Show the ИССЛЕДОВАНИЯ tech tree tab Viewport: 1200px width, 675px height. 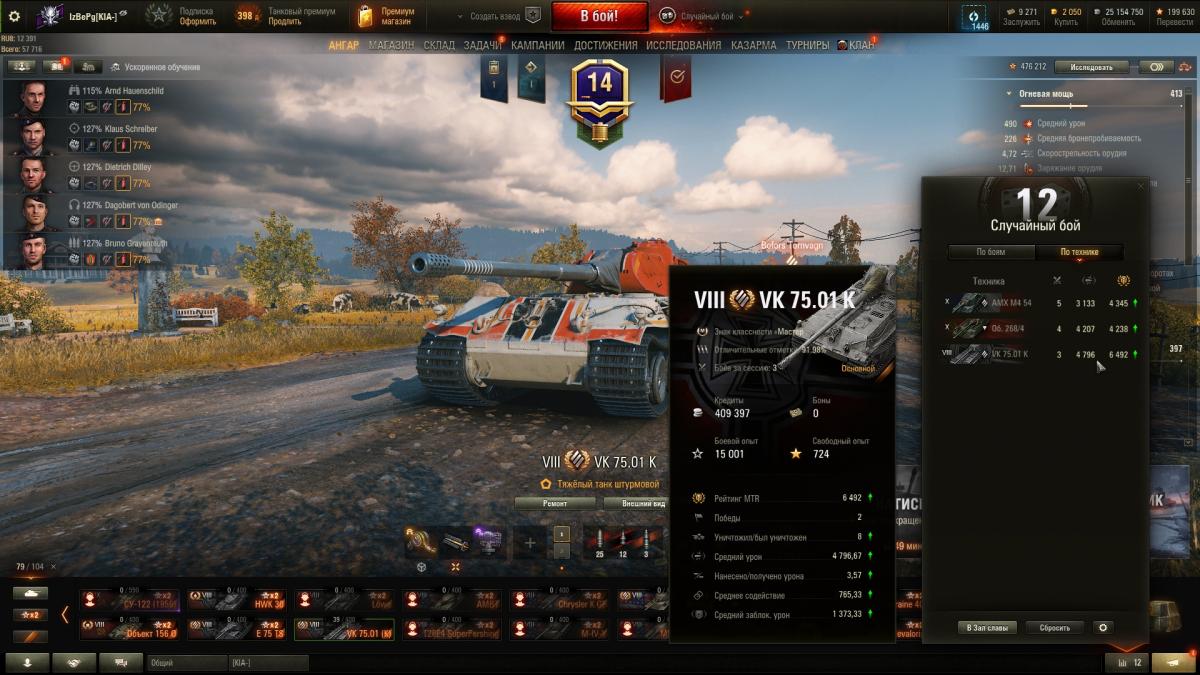pos(683,45)
